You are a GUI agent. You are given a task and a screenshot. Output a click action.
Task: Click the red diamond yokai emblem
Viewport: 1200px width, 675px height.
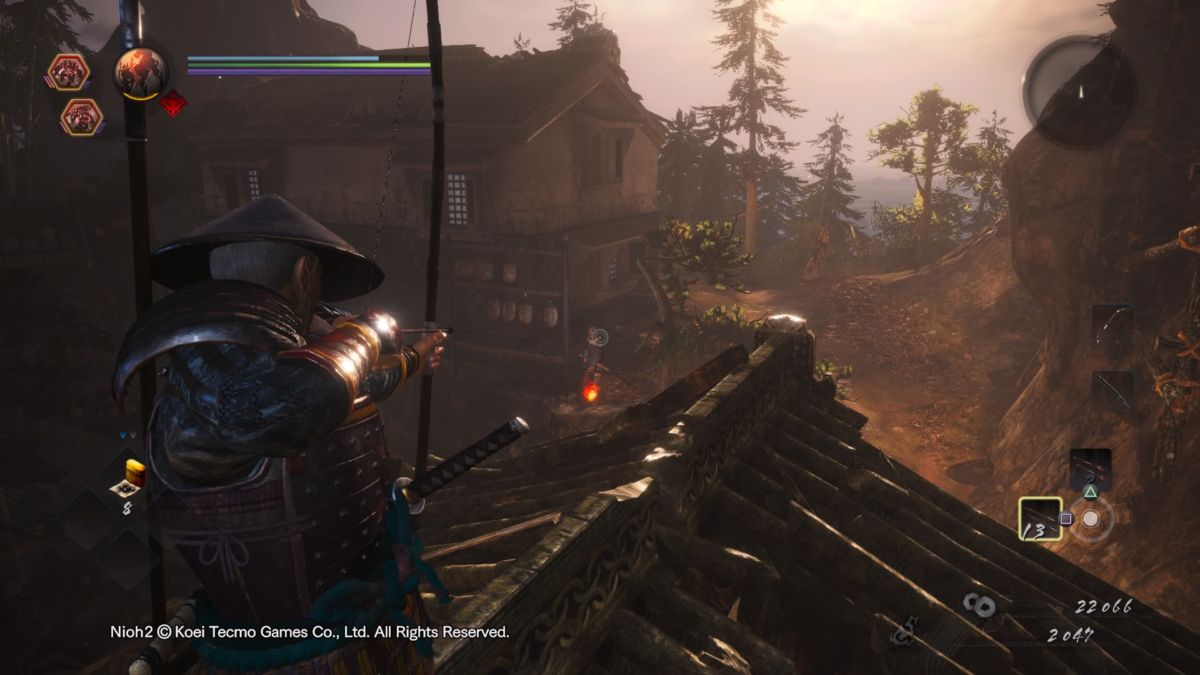173,103
